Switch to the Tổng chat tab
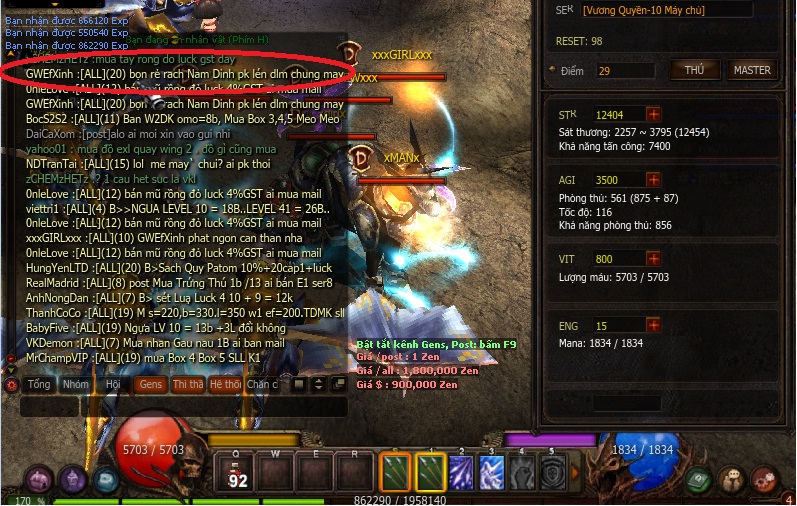 tap(39, 384)
